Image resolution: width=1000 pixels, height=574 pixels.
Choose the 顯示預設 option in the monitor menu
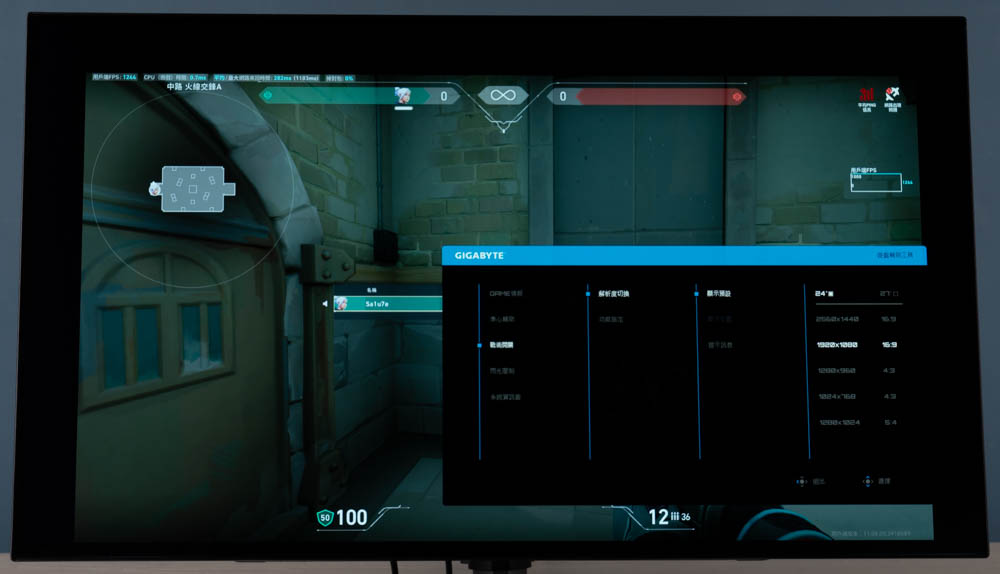(719, 294)
